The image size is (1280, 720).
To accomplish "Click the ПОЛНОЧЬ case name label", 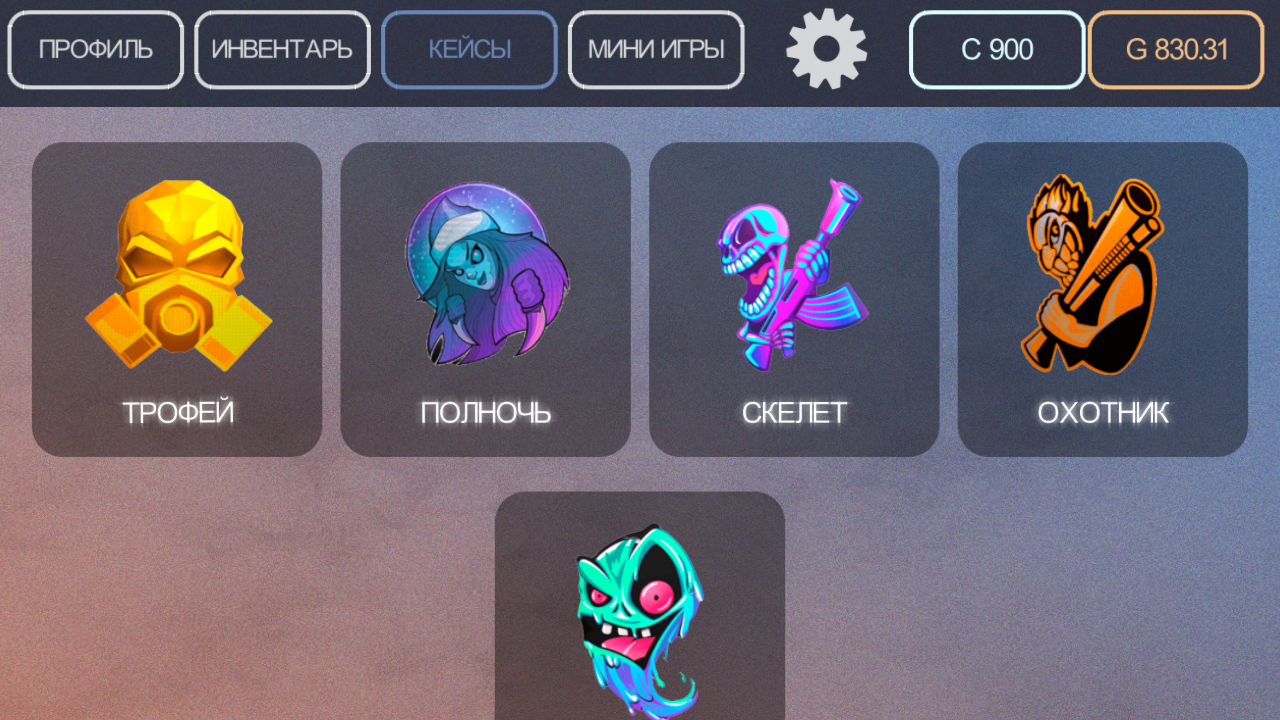I will tap(485, 410).
